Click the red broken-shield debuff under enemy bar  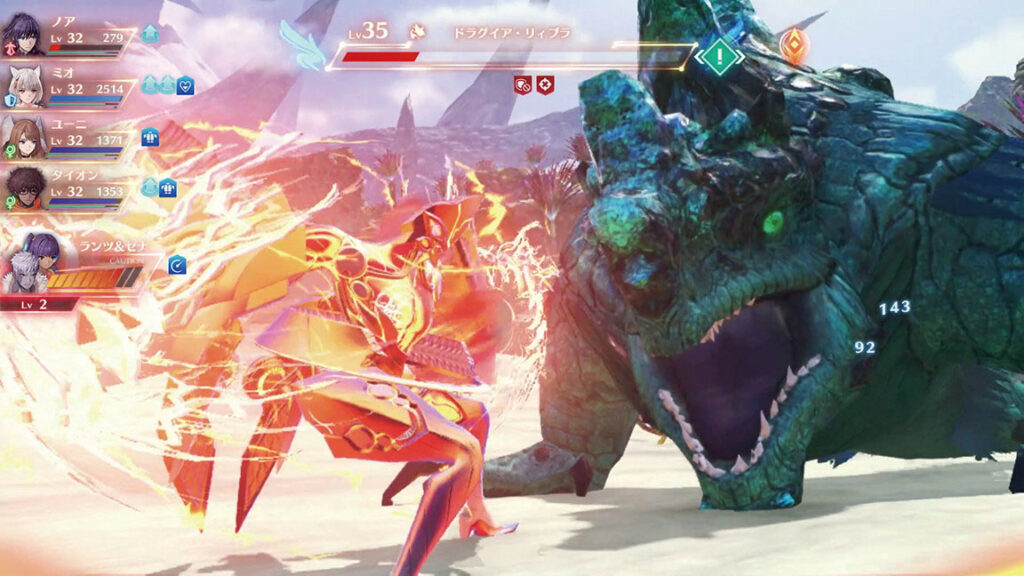(522, 85)
